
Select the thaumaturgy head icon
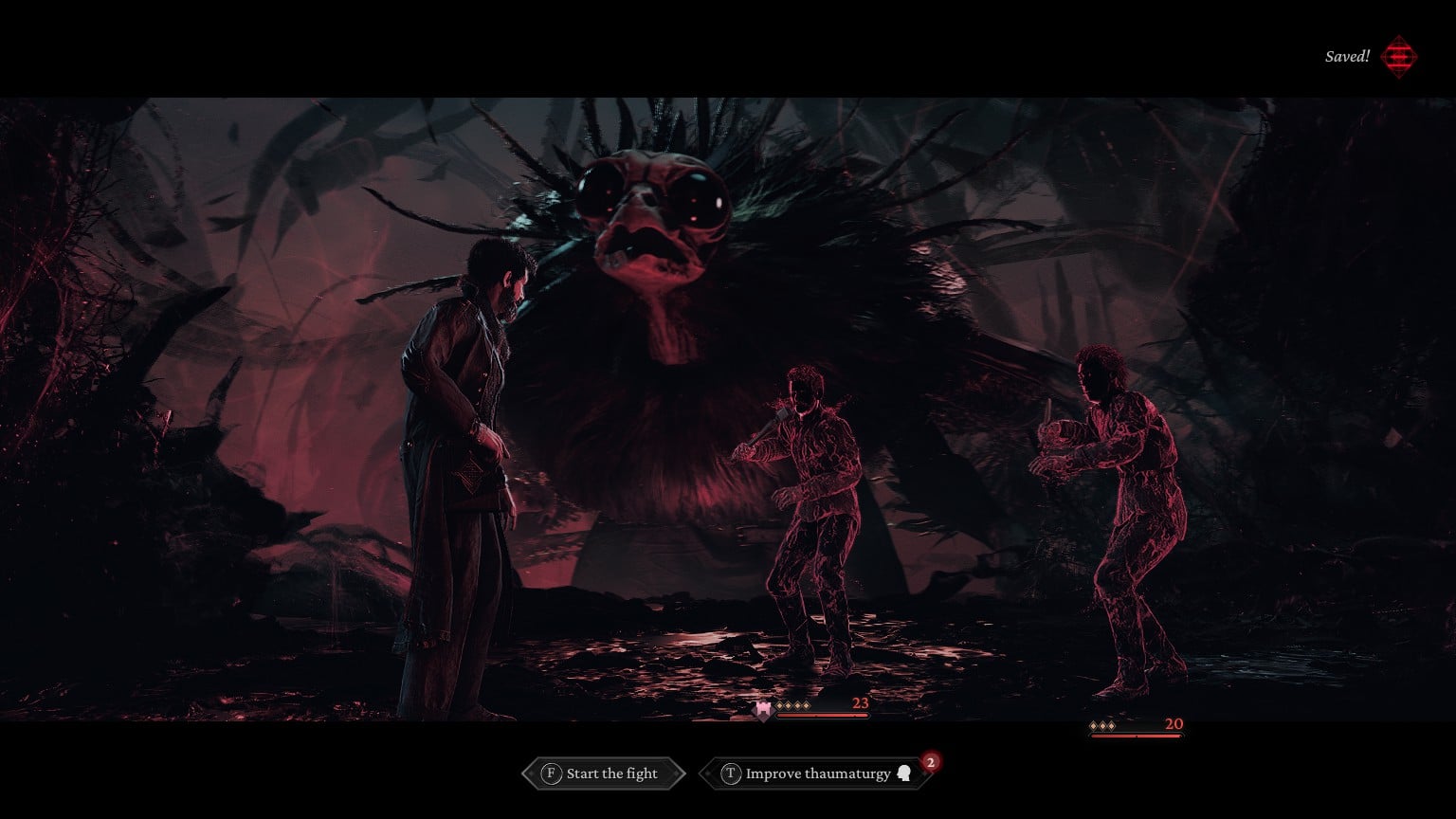coord(905,773)
